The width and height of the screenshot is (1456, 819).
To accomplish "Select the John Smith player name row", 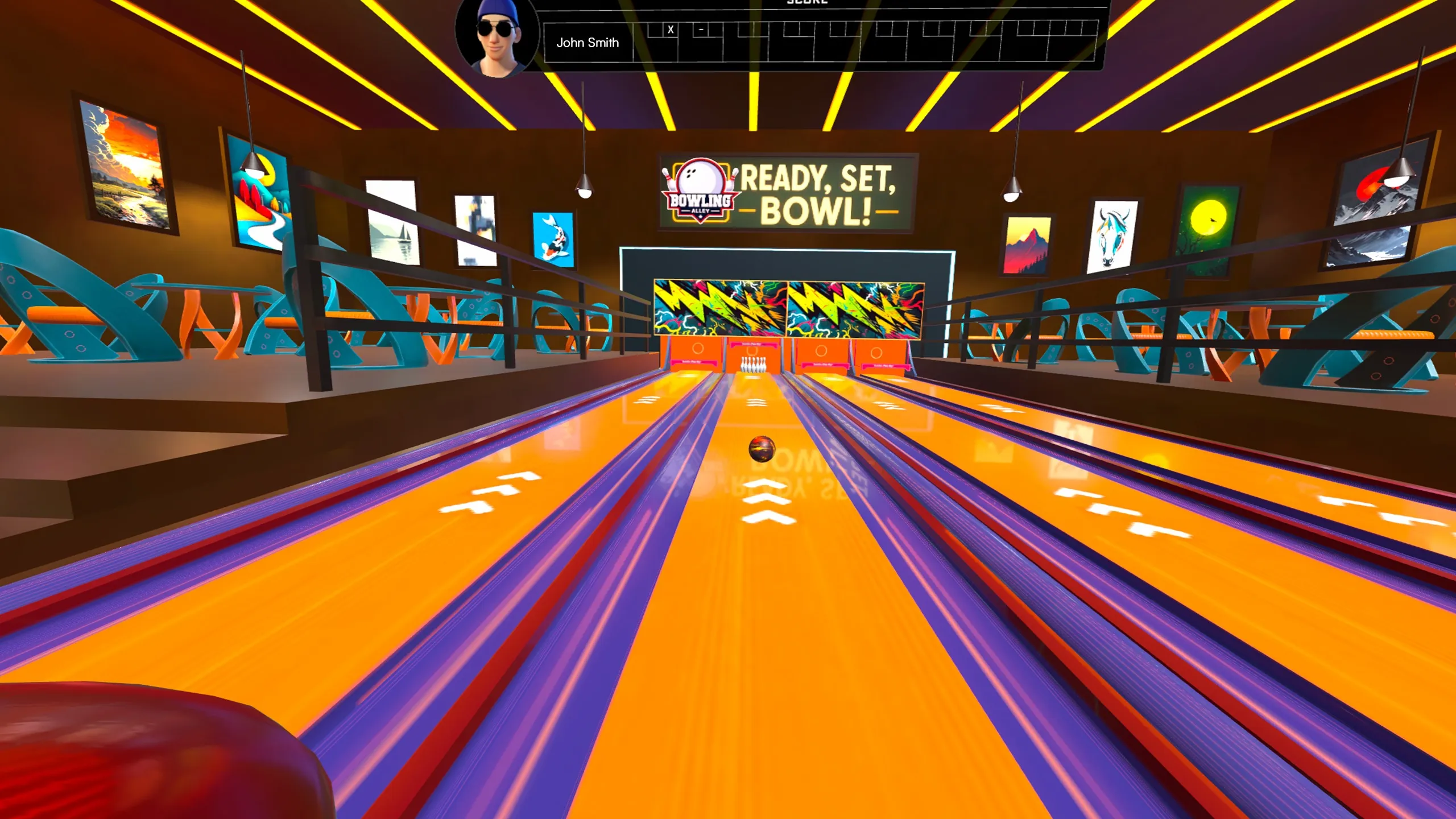I will (x=588, y=43).
